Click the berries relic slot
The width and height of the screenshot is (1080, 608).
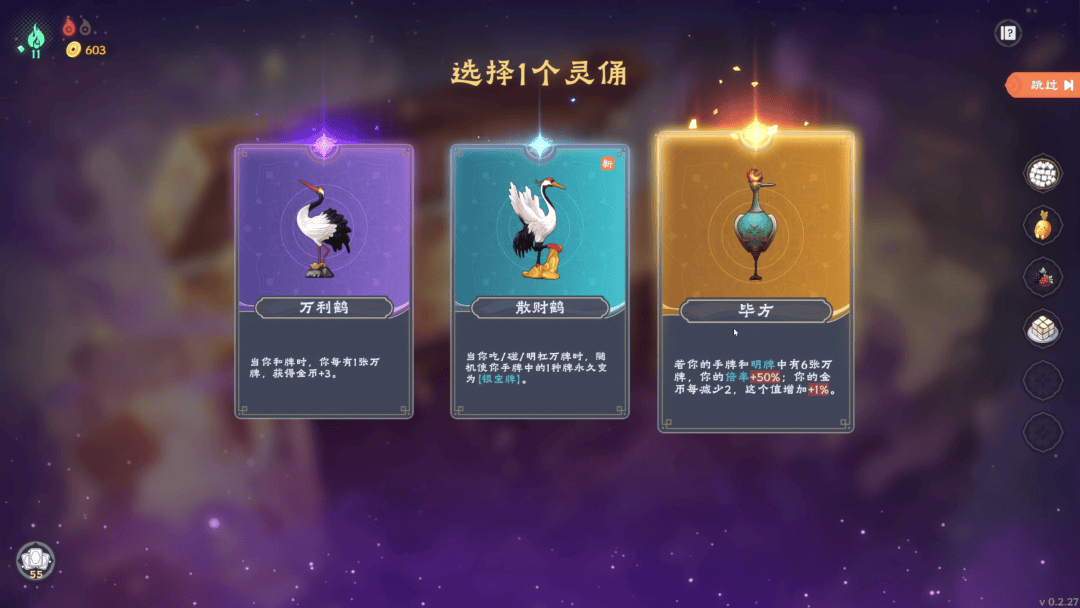point(1042,276)
